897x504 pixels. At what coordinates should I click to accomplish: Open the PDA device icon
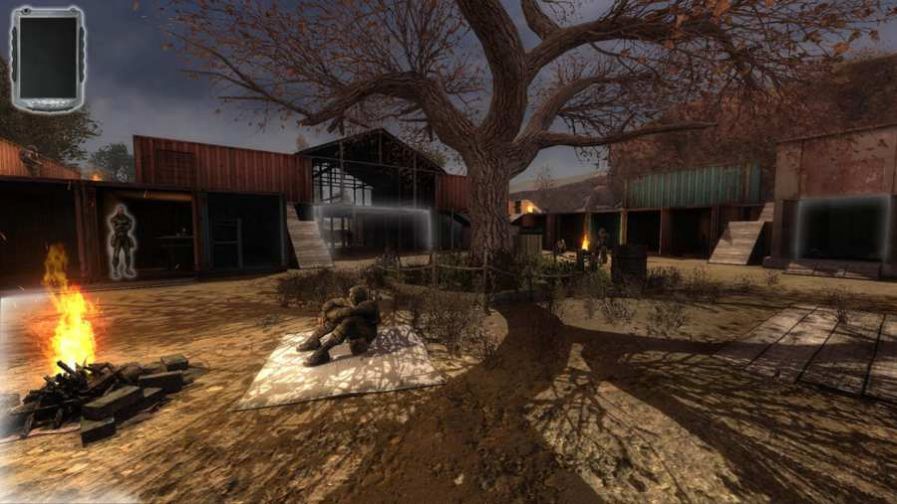[x=47, y=58]
